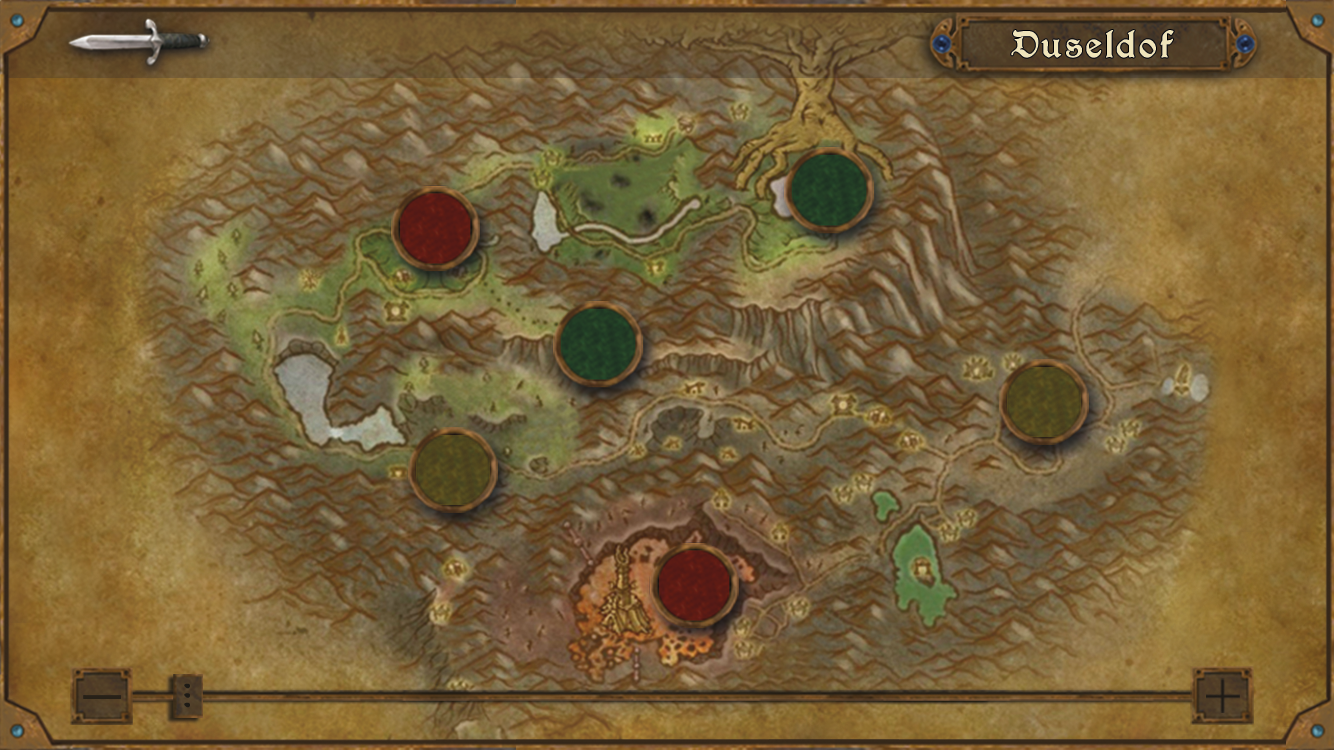
Task: Zoom out with the minus button
Action: pos(101,695)
